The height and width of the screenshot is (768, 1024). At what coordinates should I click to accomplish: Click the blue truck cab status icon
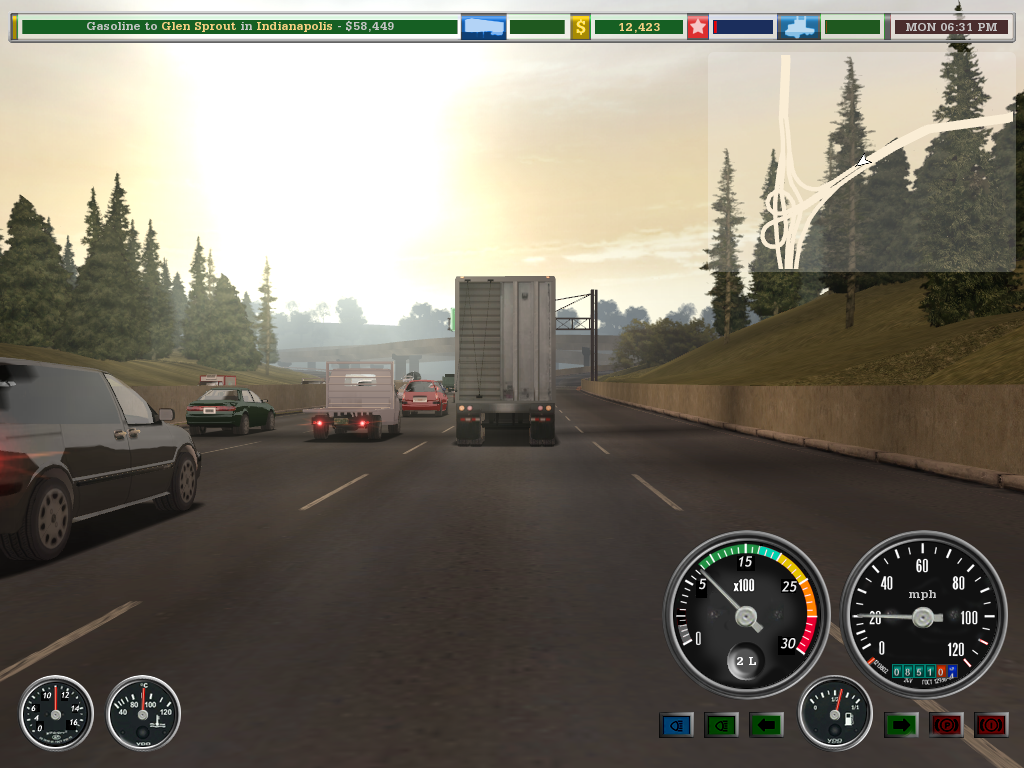[x=799, y=27]
